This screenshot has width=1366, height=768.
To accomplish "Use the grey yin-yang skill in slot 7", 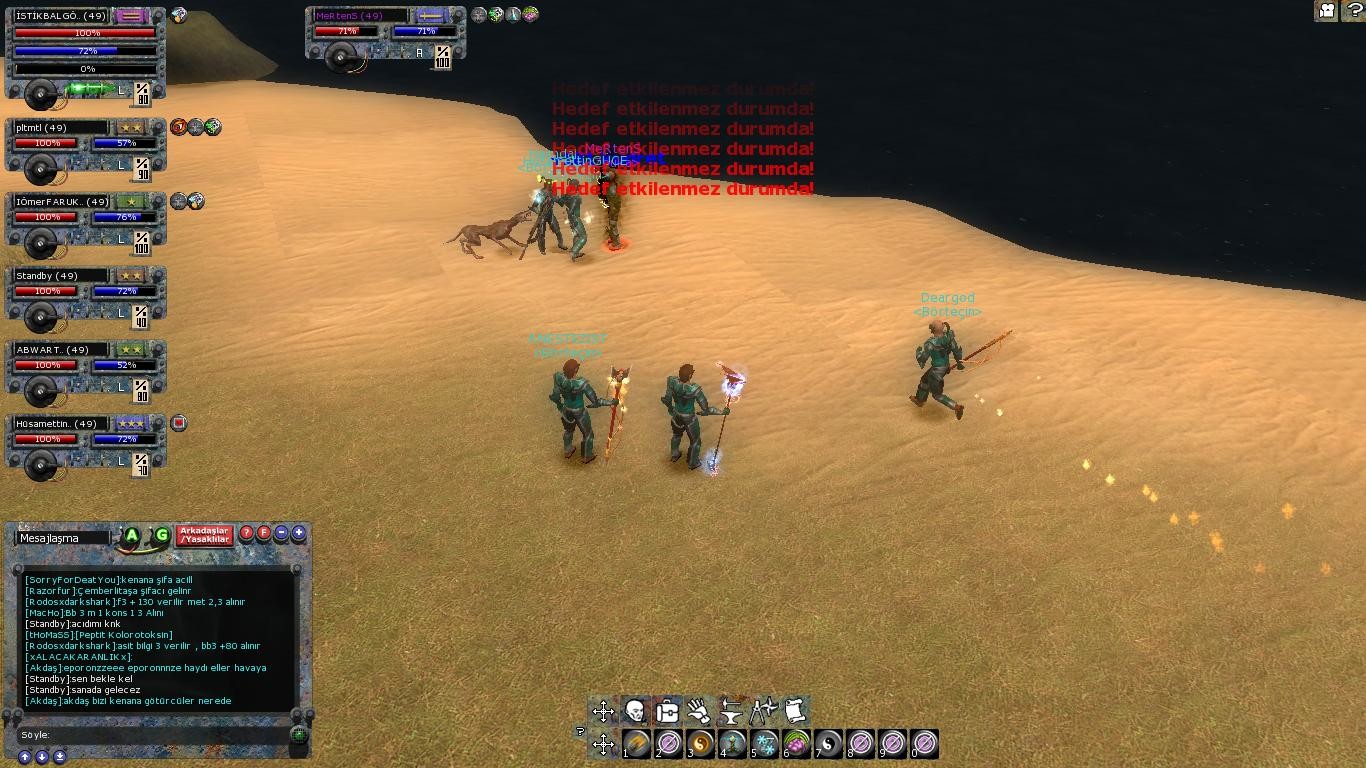I will click(828, 743).
